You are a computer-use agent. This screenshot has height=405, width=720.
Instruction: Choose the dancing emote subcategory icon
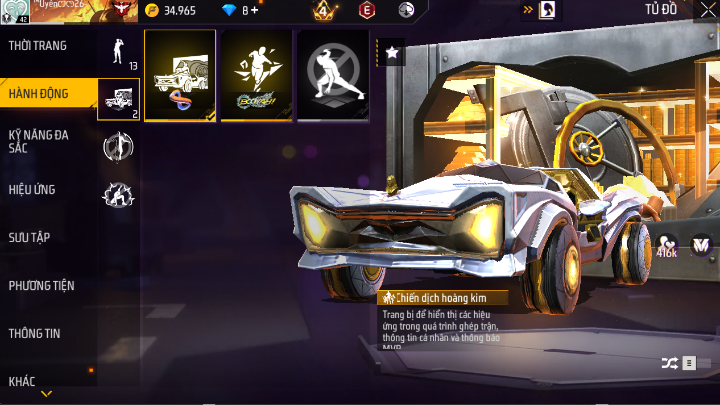click(x=118, y=50)
